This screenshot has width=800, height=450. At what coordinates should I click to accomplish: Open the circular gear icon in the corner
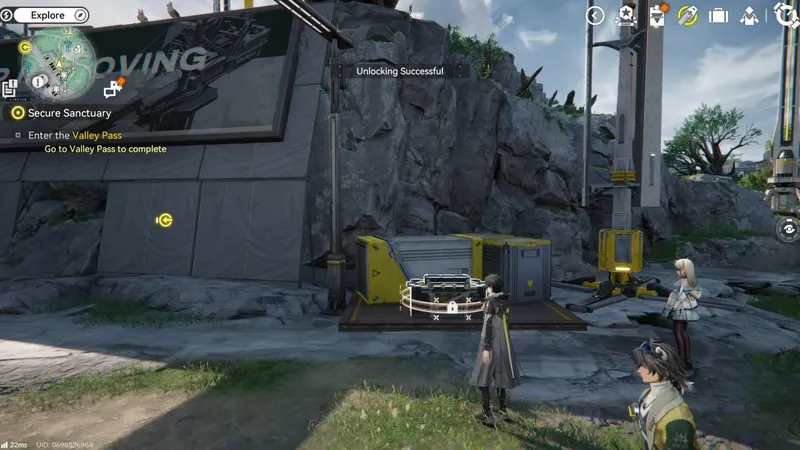point(785,15)
